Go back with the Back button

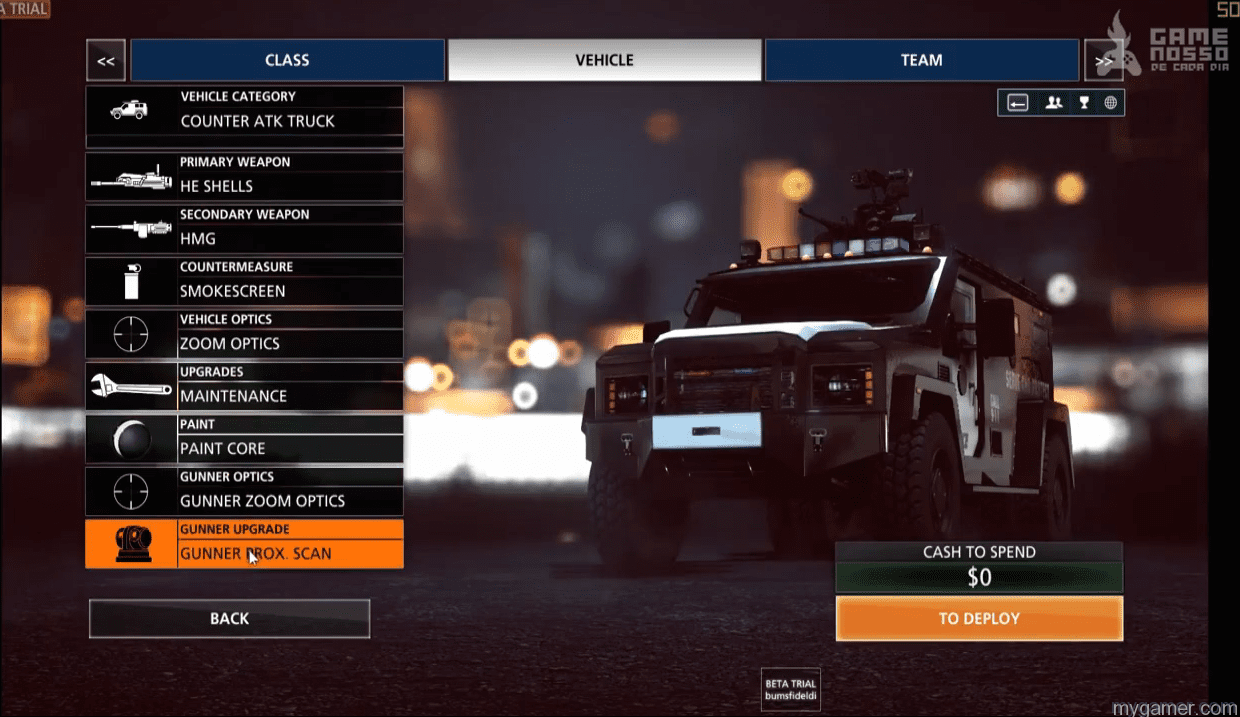229,619
